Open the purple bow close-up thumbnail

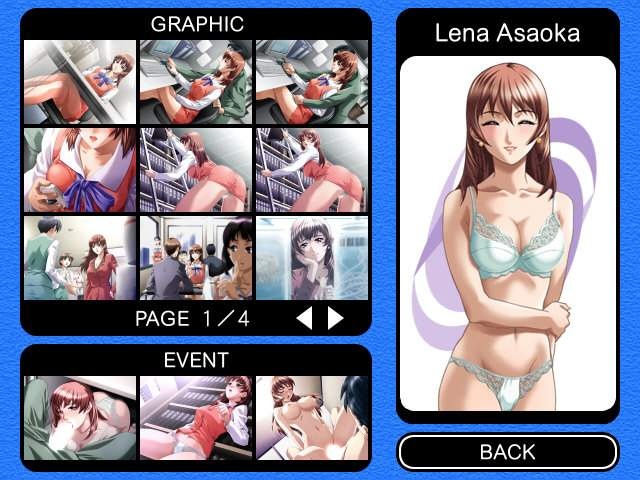point(79,170)
